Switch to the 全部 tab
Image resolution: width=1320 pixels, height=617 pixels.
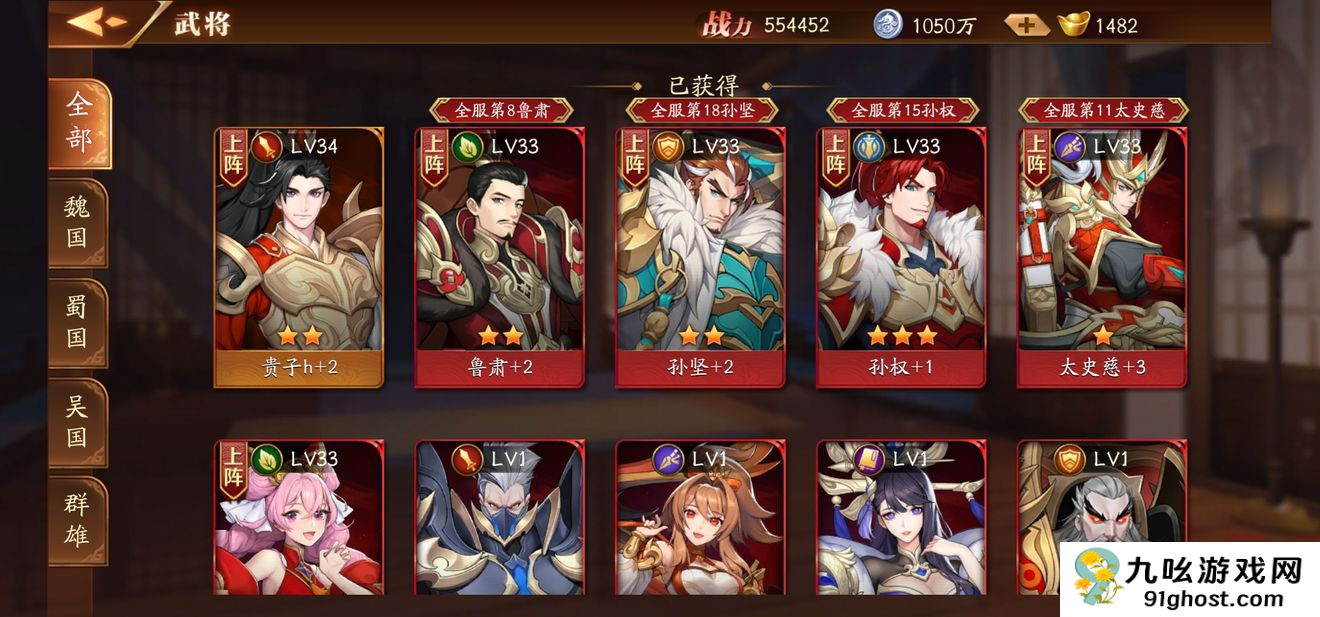click(78, 122)
